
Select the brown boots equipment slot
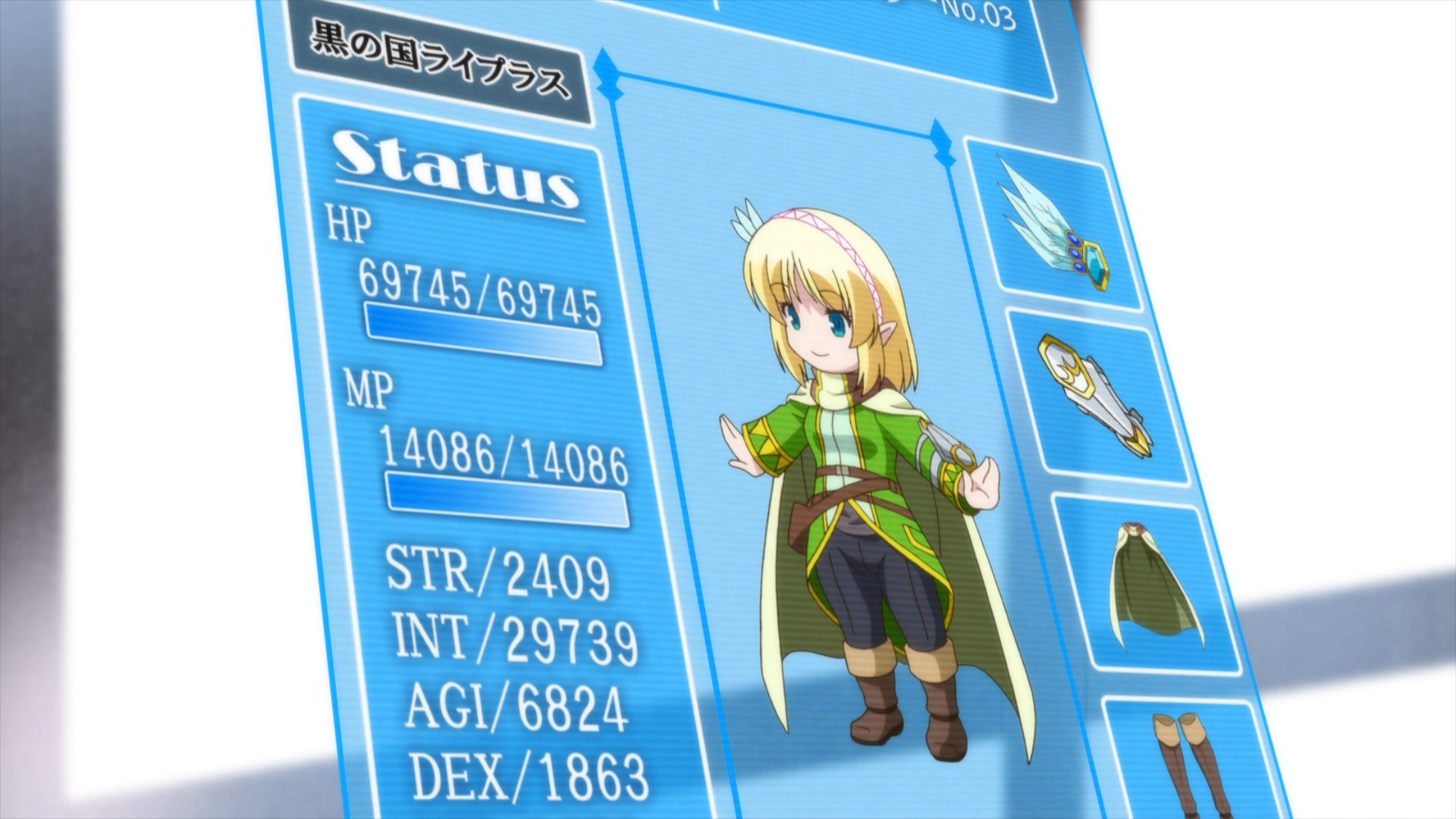pyautogui.click(x=1188, y=762)
